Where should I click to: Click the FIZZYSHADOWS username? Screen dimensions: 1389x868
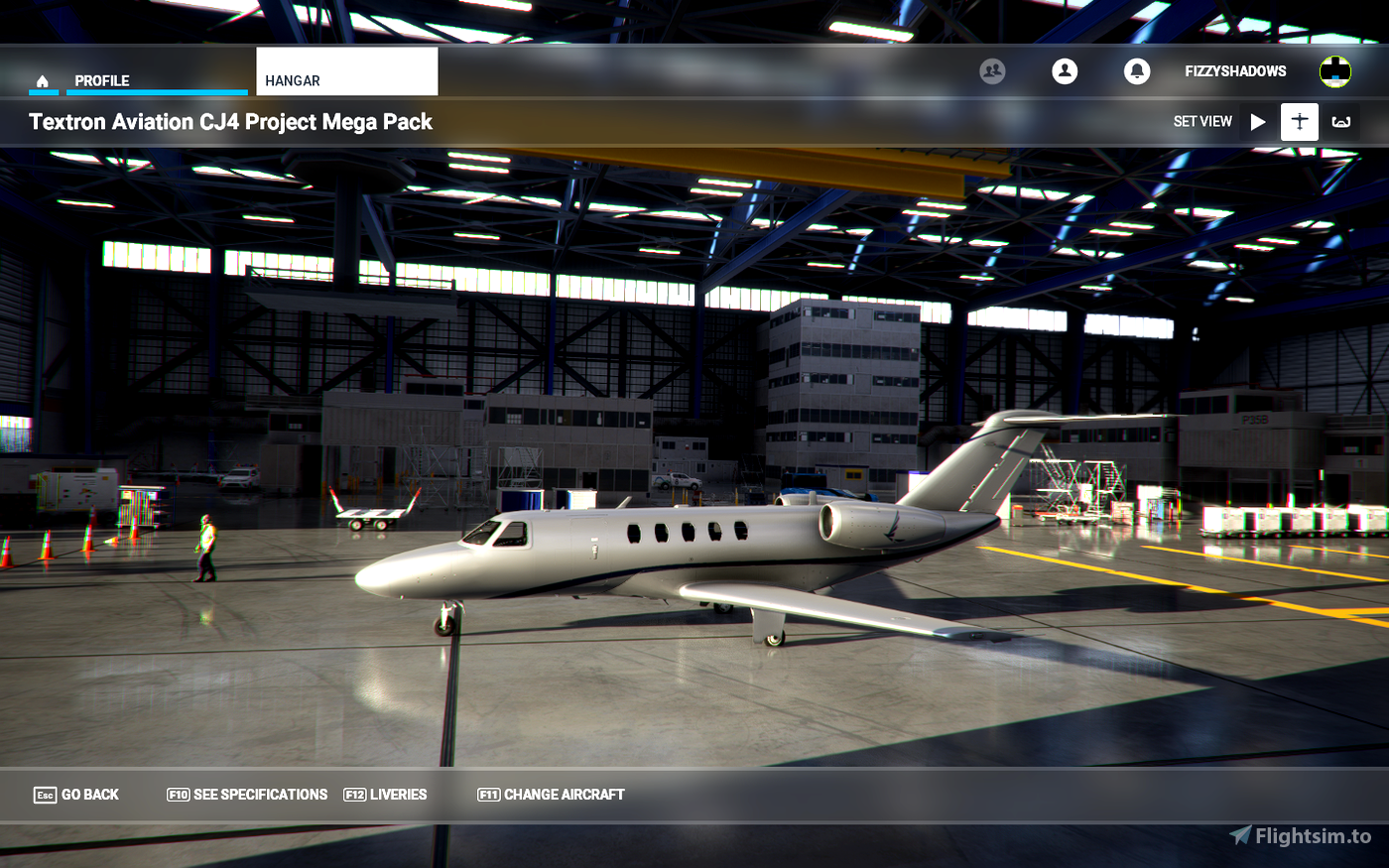pyautogui.click(x=1234, y=71)
